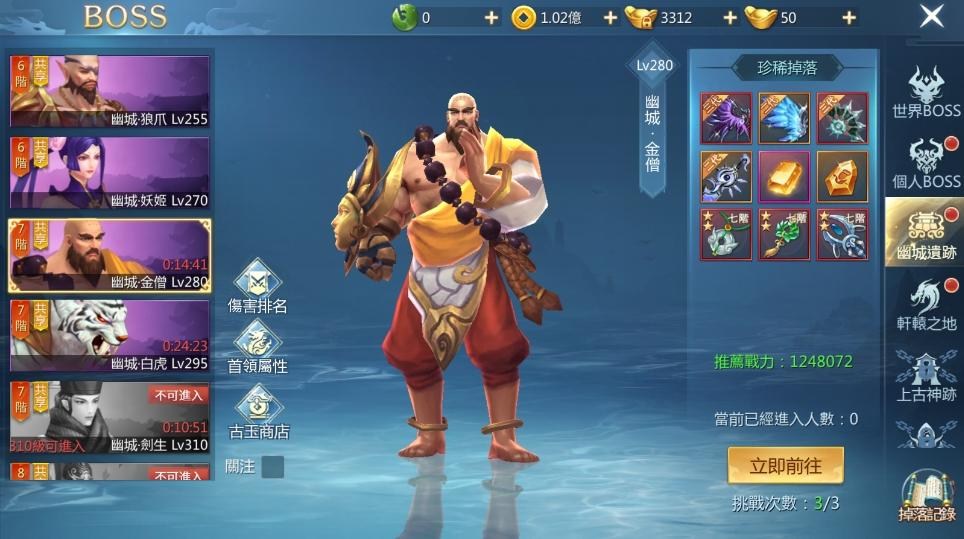The height and width of the screenshot is (539, 964).
Task: Inspect the blue feather wings drop item
Action: click(x=784, y=118)
